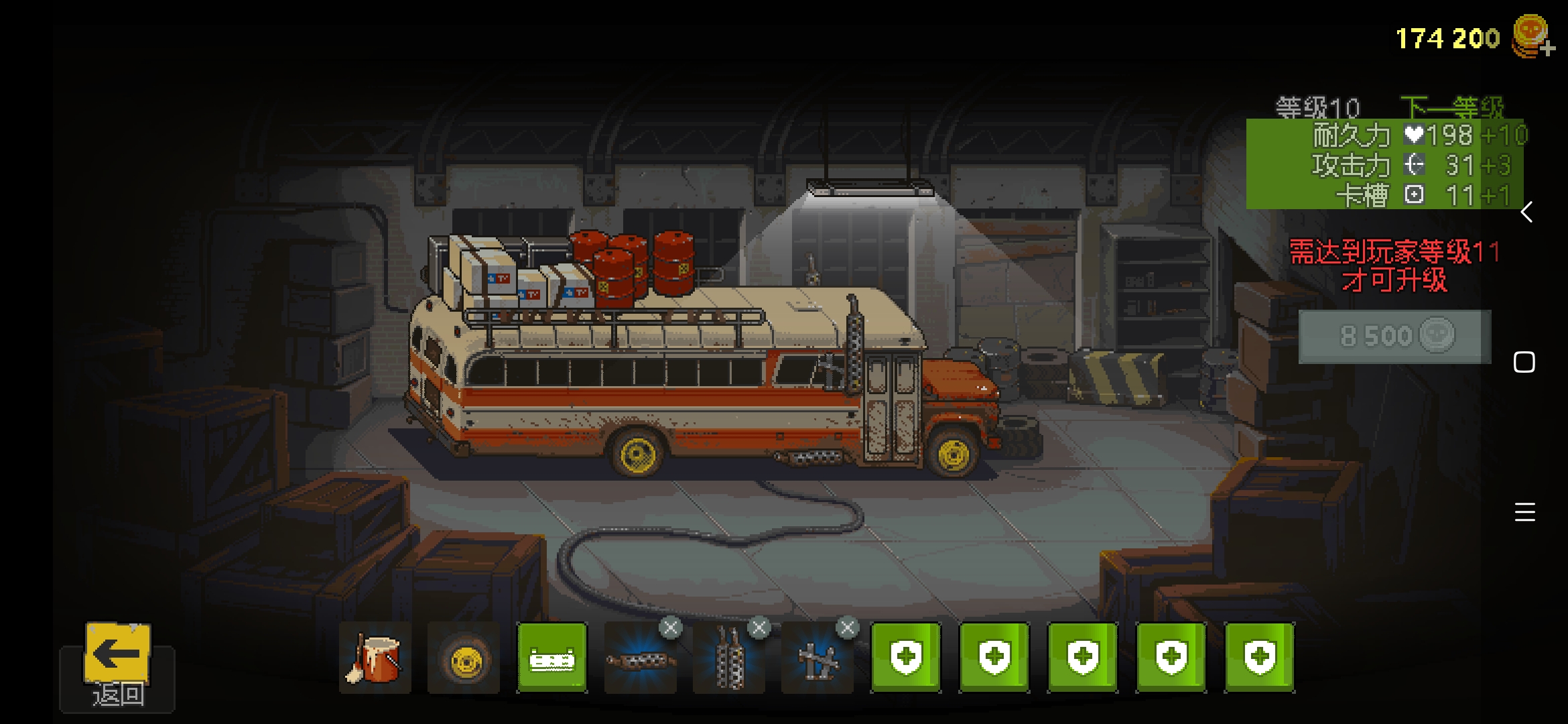Tap the Android back chevron
The width and height of the screenshot is (1568, 724).
[1526, 212]
